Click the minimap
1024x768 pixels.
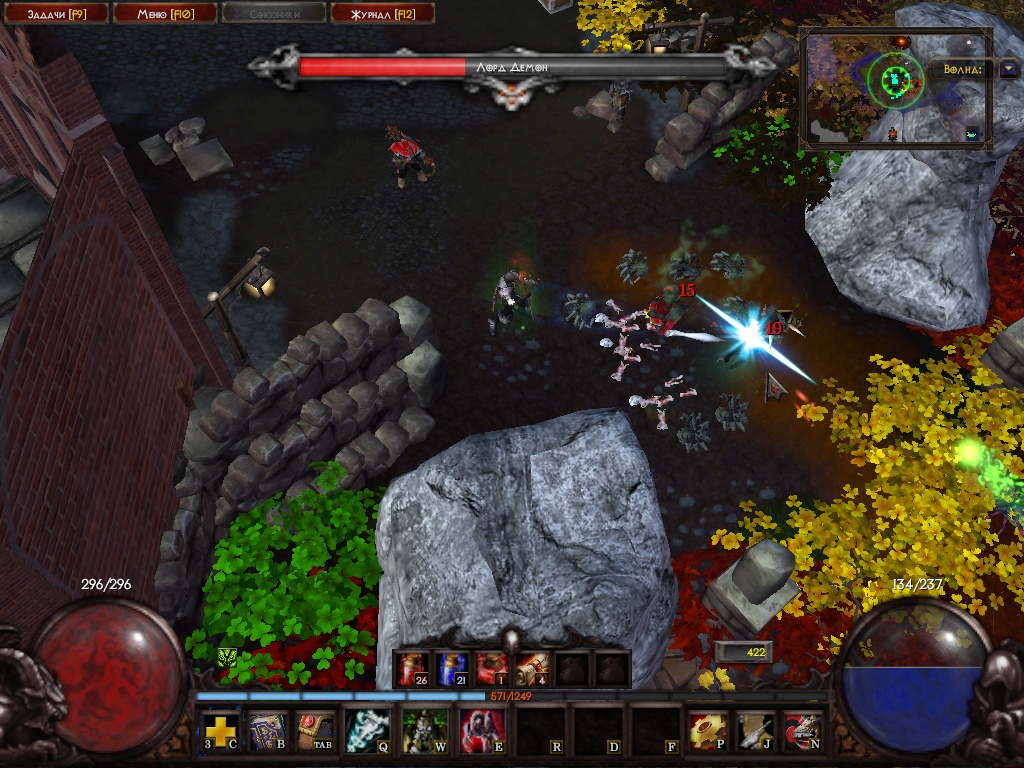[894, 90]
